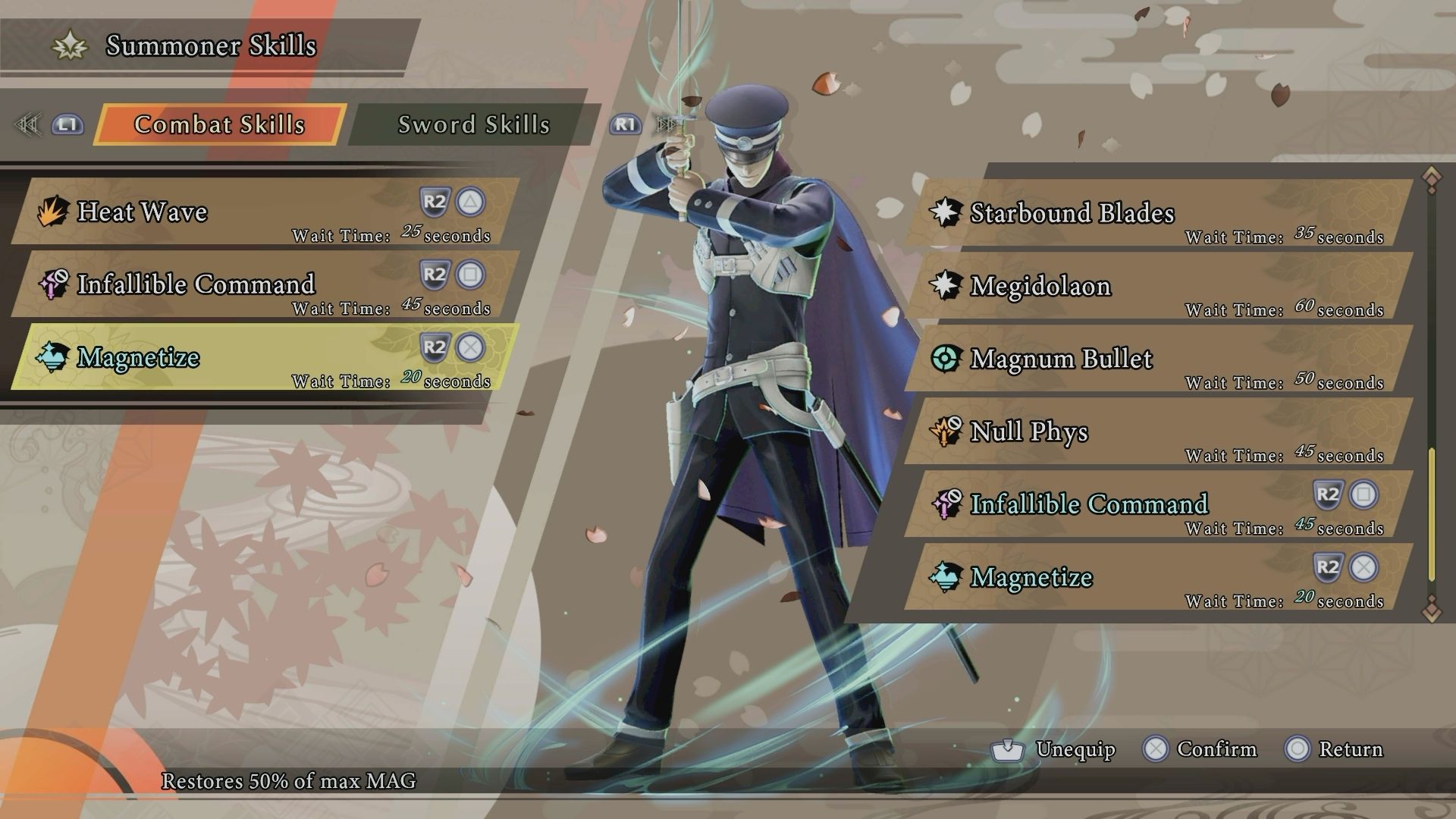The height and width of the screenshot is (819, 1456).
Task: Click the Summoner Skills emblem icon
Action: [69, 45]
